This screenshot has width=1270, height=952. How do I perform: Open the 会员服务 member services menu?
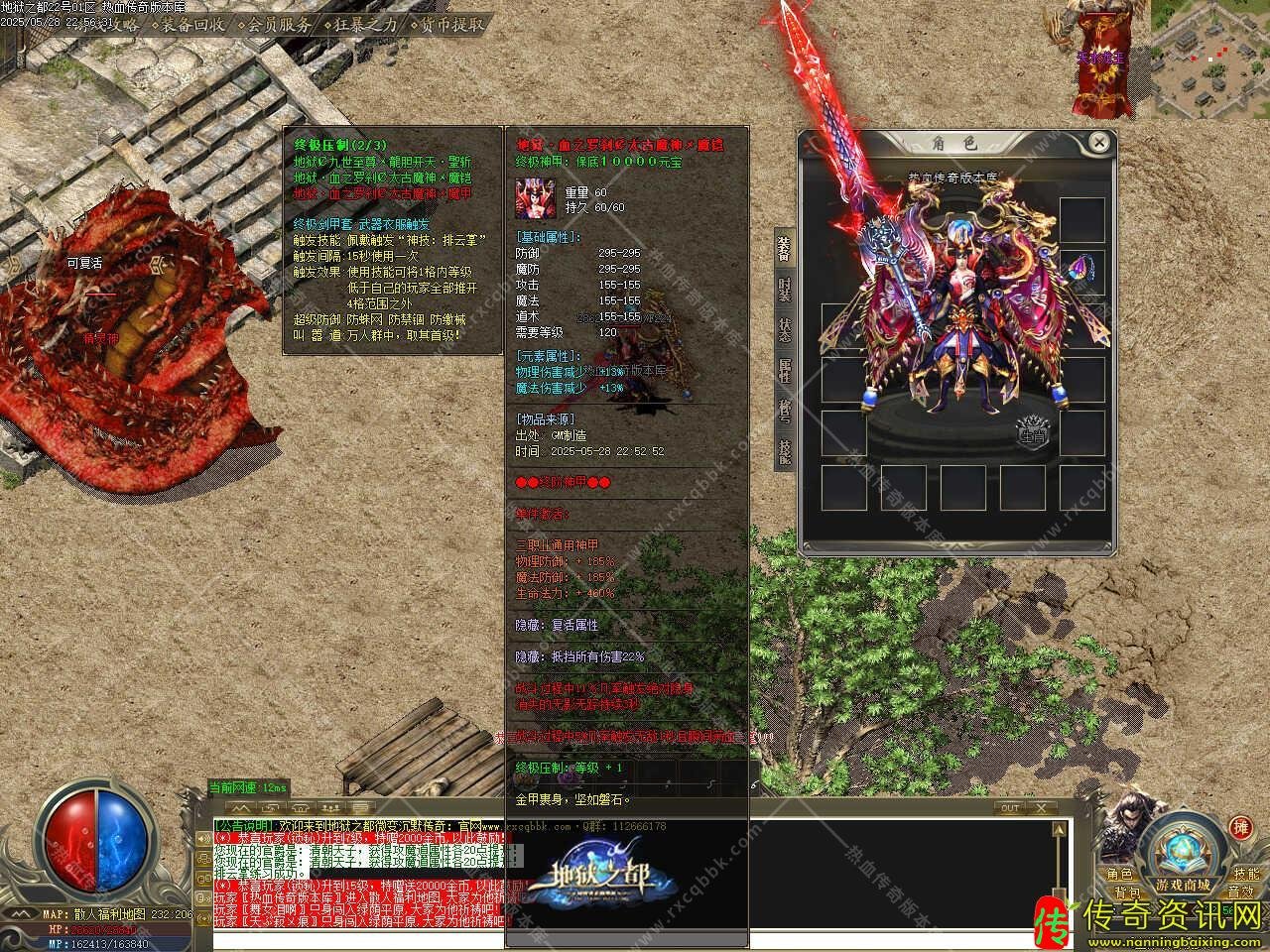click(x=279, y=25)
